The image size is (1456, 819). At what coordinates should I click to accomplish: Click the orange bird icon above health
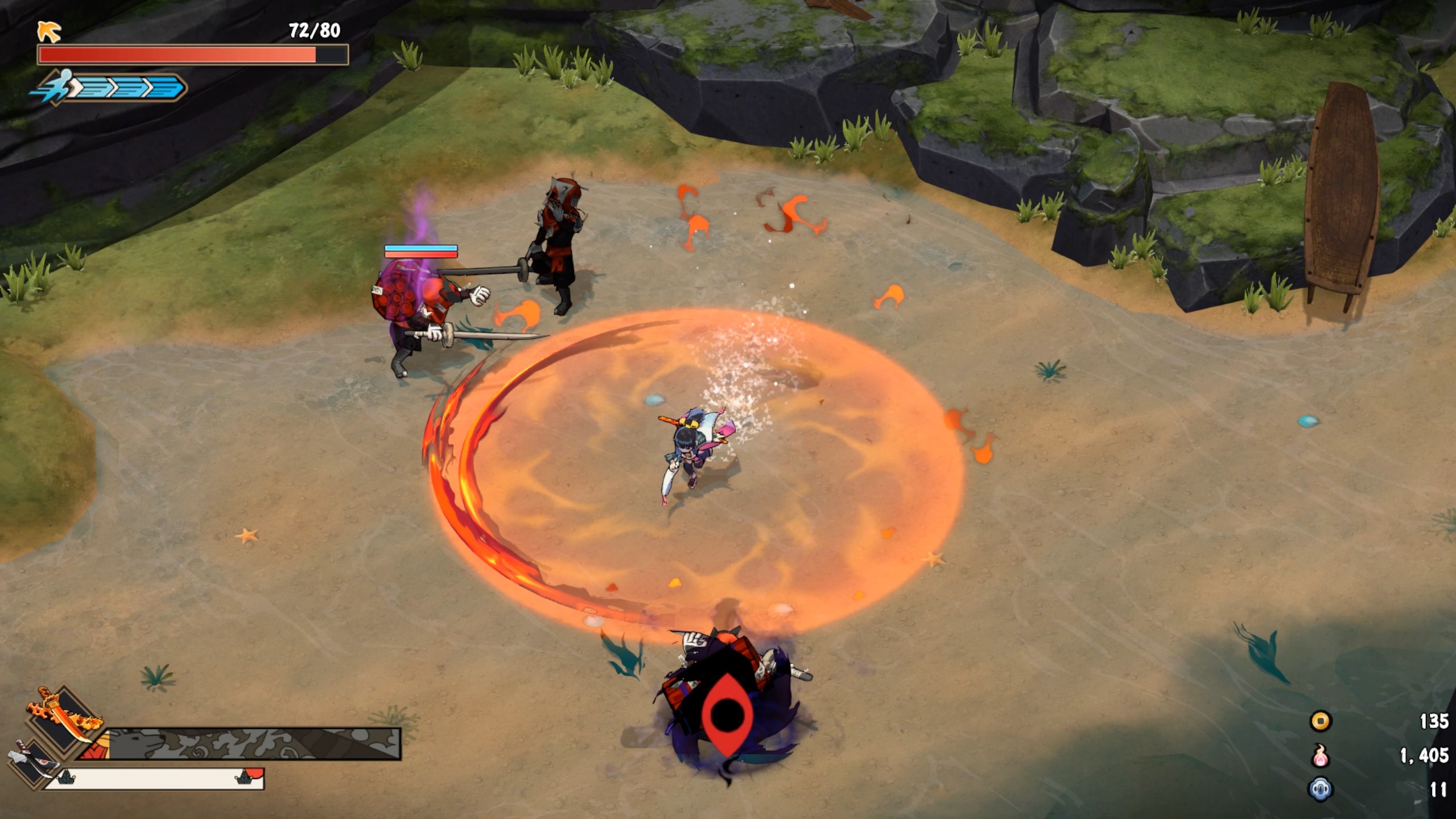(x=49, y=31)
